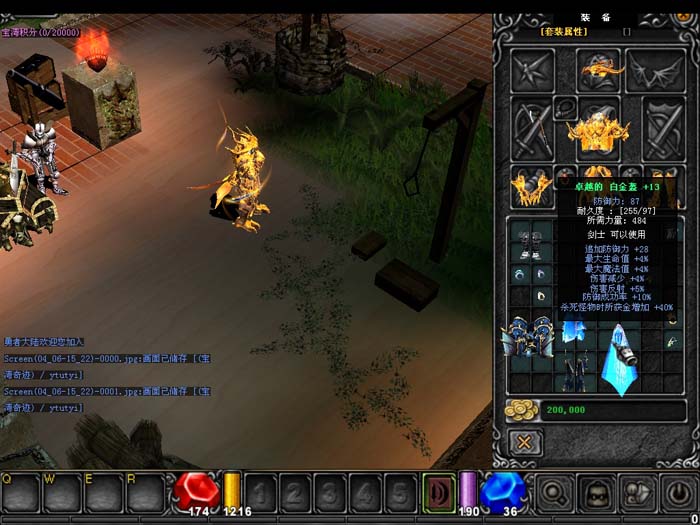
Task: Click the necklace equipment slot
Action: (x=565, y=107)
